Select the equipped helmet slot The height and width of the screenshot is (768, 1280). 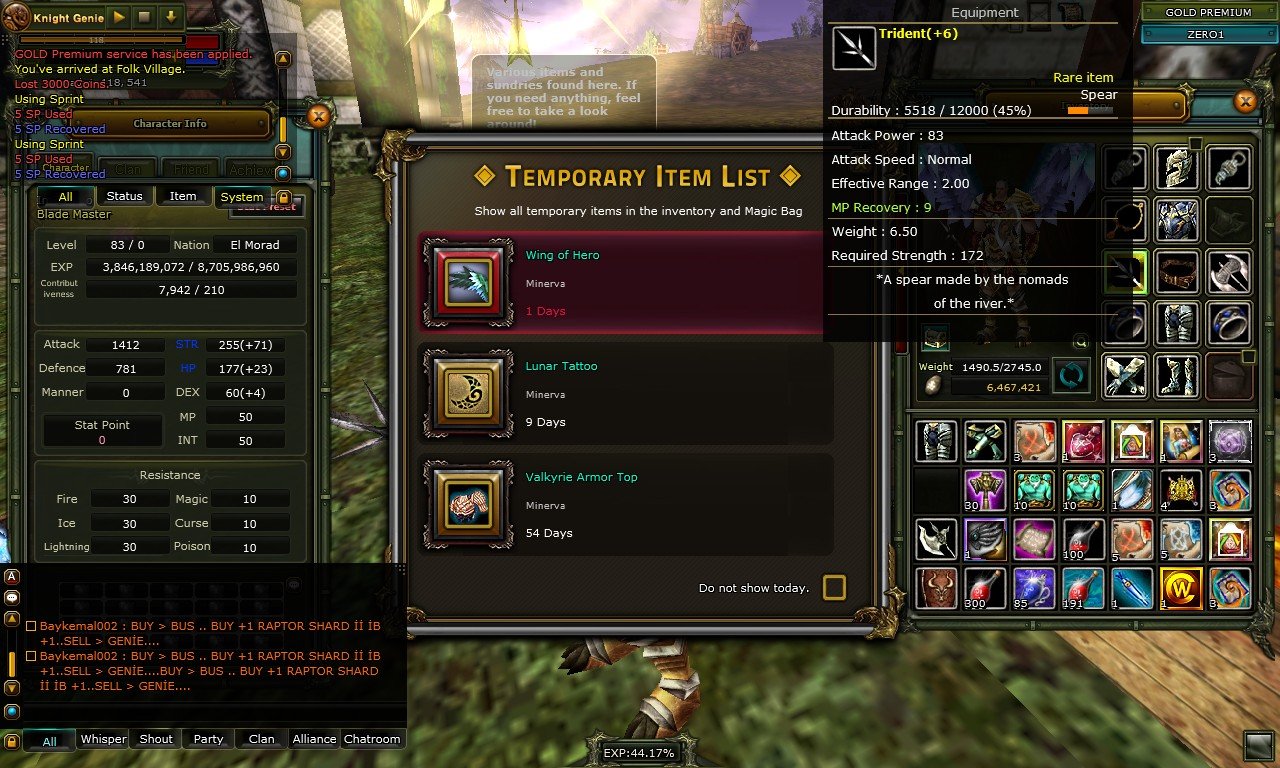click(1177, 168)
